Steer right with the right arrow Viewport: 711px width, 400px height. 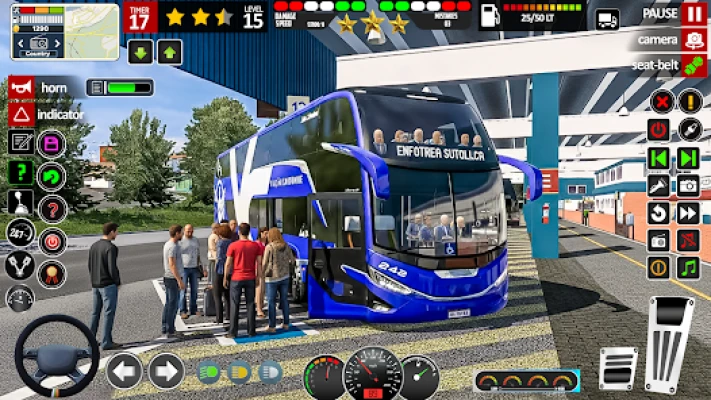click(166, 371)
